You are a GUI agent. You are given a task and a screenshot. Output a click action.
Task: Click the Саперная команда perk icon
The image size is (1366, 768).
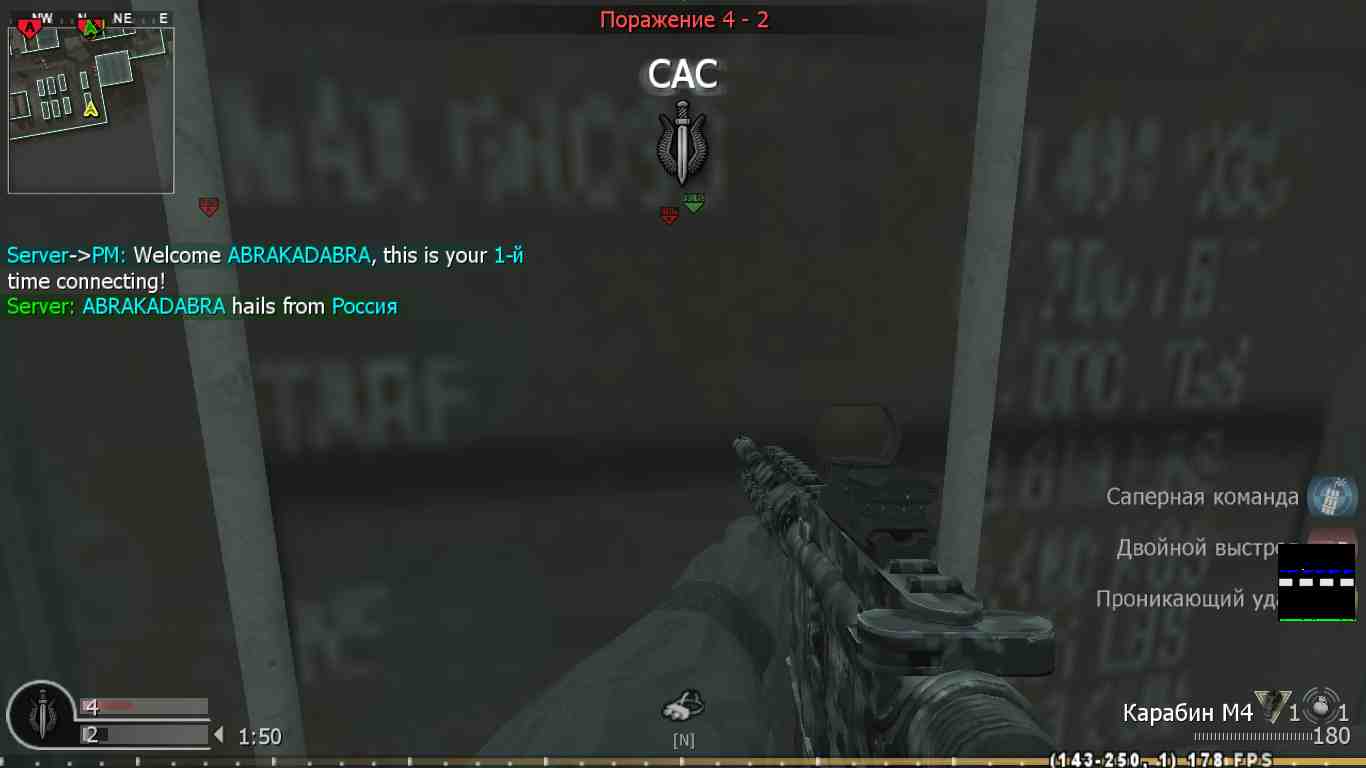point(1331,496)
